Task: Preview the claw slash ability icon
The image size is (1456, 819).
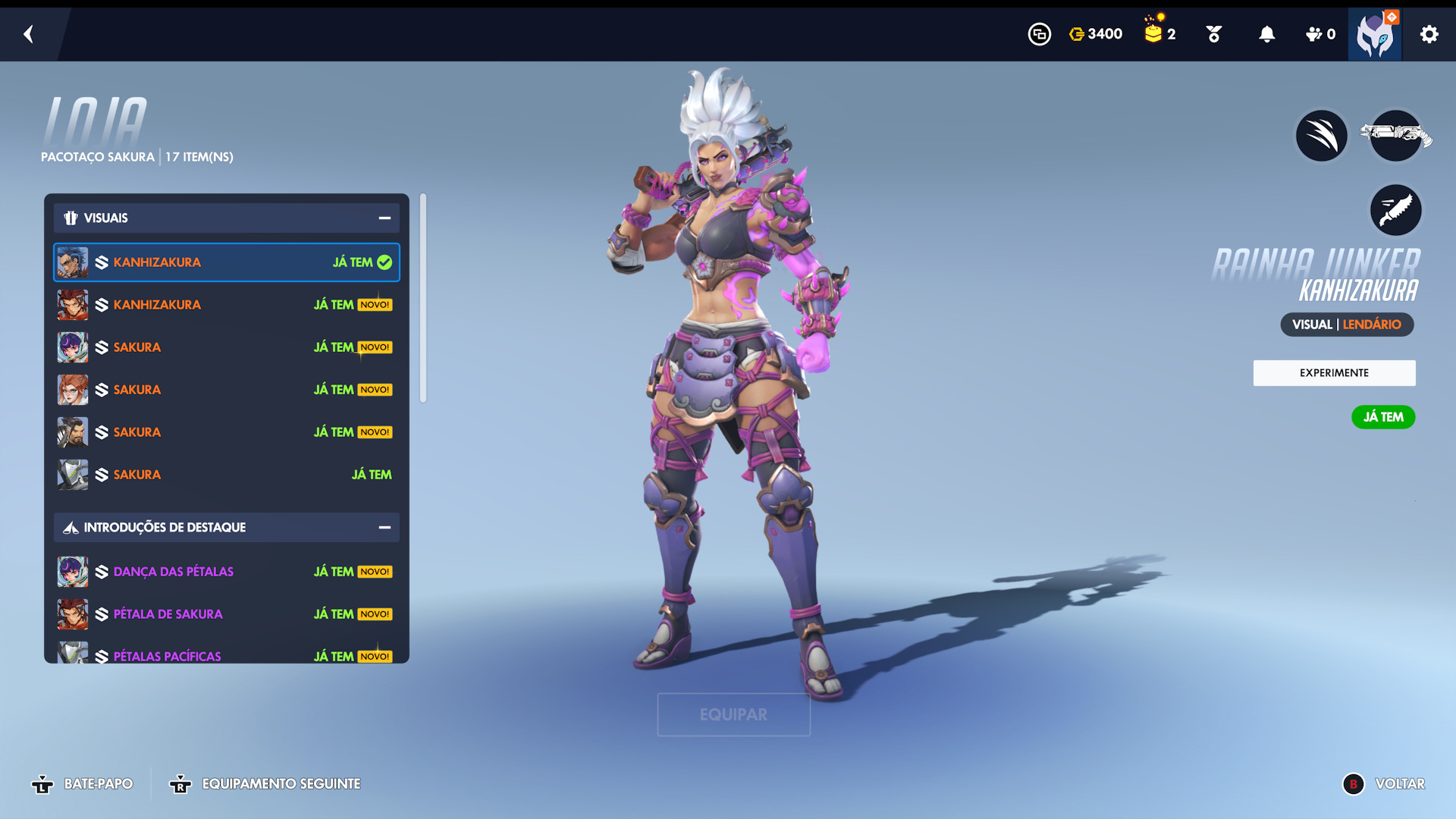Action: [1321, 136]
